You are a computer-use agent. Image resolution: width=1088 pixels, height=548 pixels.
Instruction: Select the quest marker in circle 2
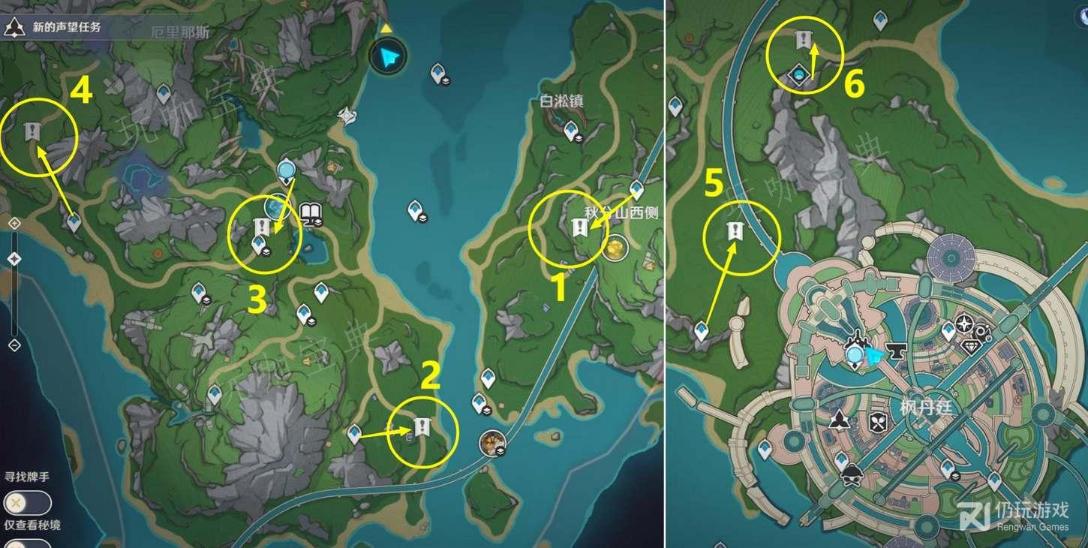[421, 427]
